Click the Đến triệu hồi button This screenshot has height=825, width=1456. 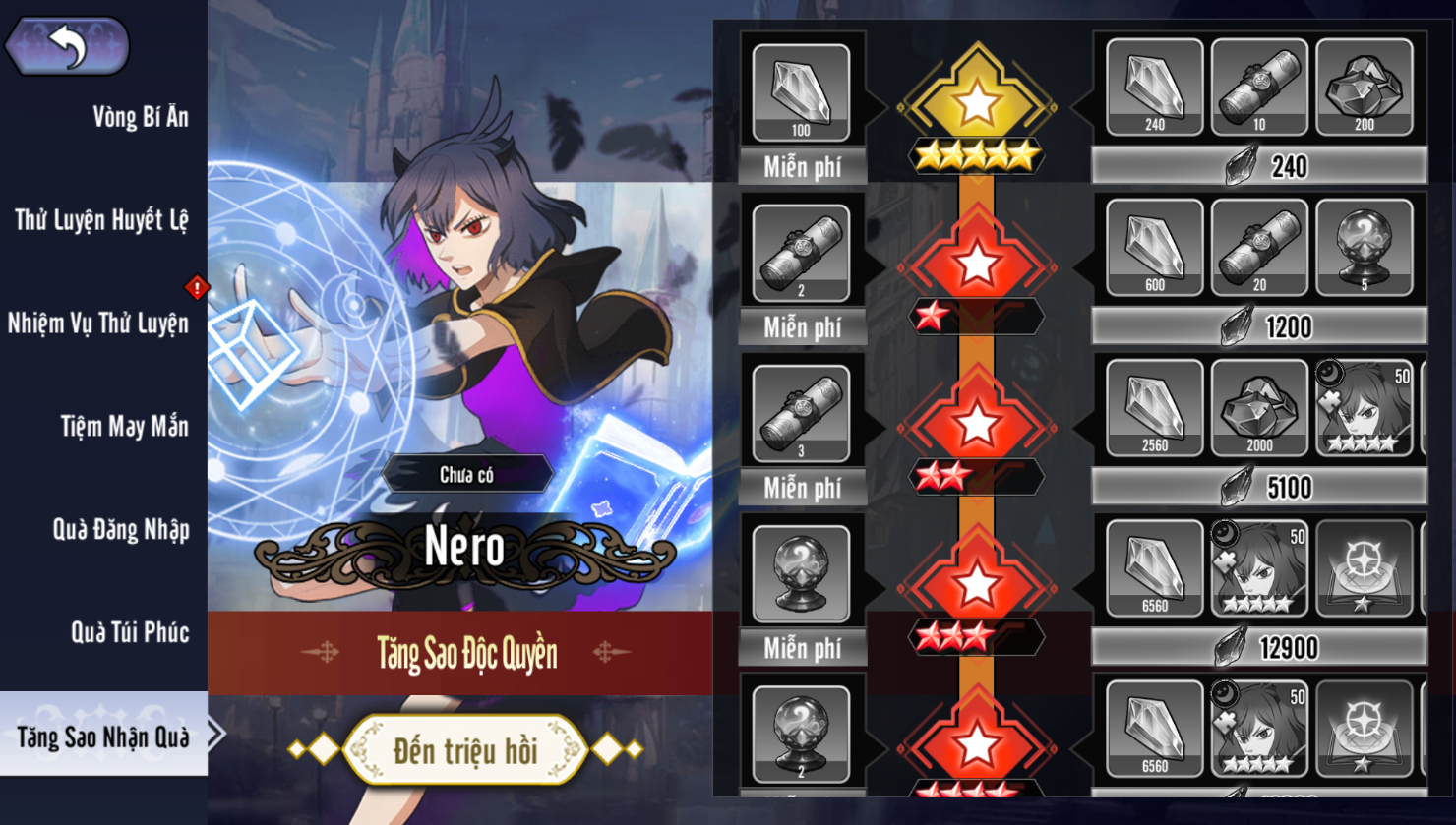[x=465, y=750]
